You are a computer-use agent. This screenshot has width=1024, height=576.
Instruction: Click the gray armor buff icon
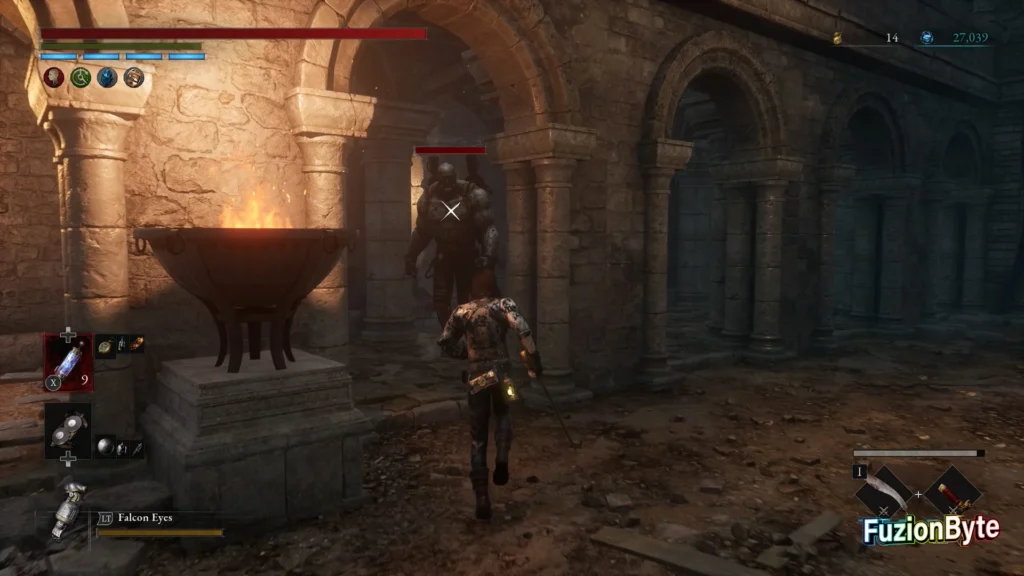(x=133, y=77)
